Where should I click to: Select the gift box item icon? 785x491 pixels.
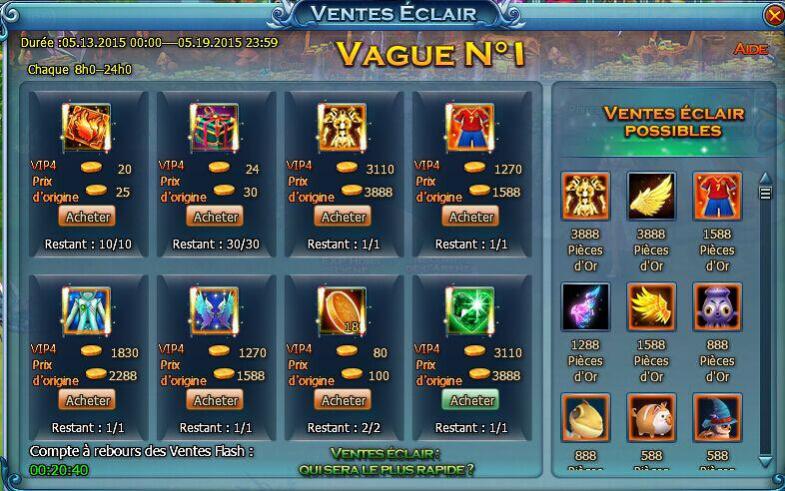tap(214, 128)
